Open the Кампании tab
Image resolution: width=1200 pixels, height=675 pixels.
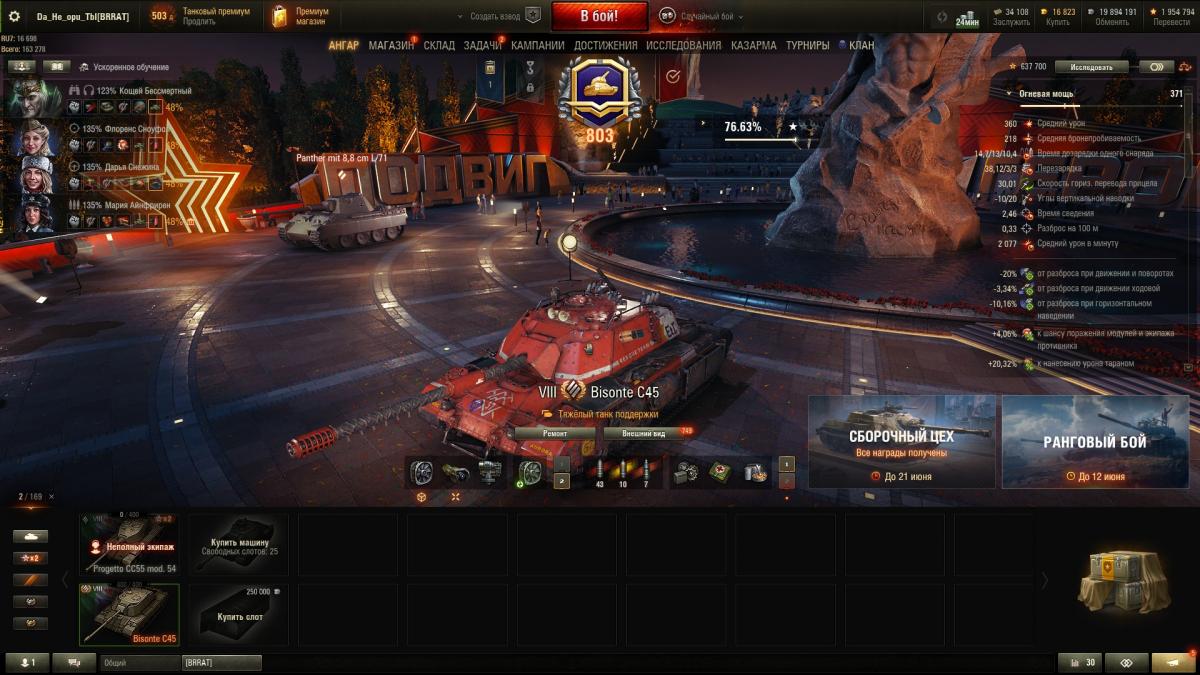(x=537, y=45)
